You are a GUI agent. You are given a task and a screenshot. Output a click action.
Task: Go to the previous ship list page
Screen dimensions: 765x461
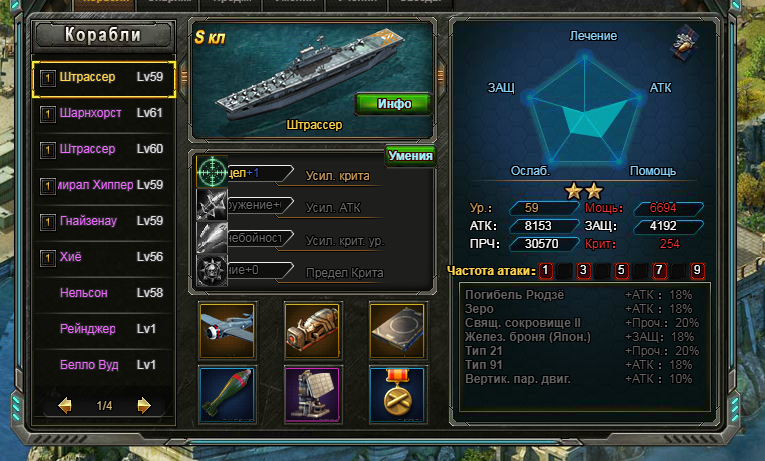pyautogui.click(x=65, y=405)
